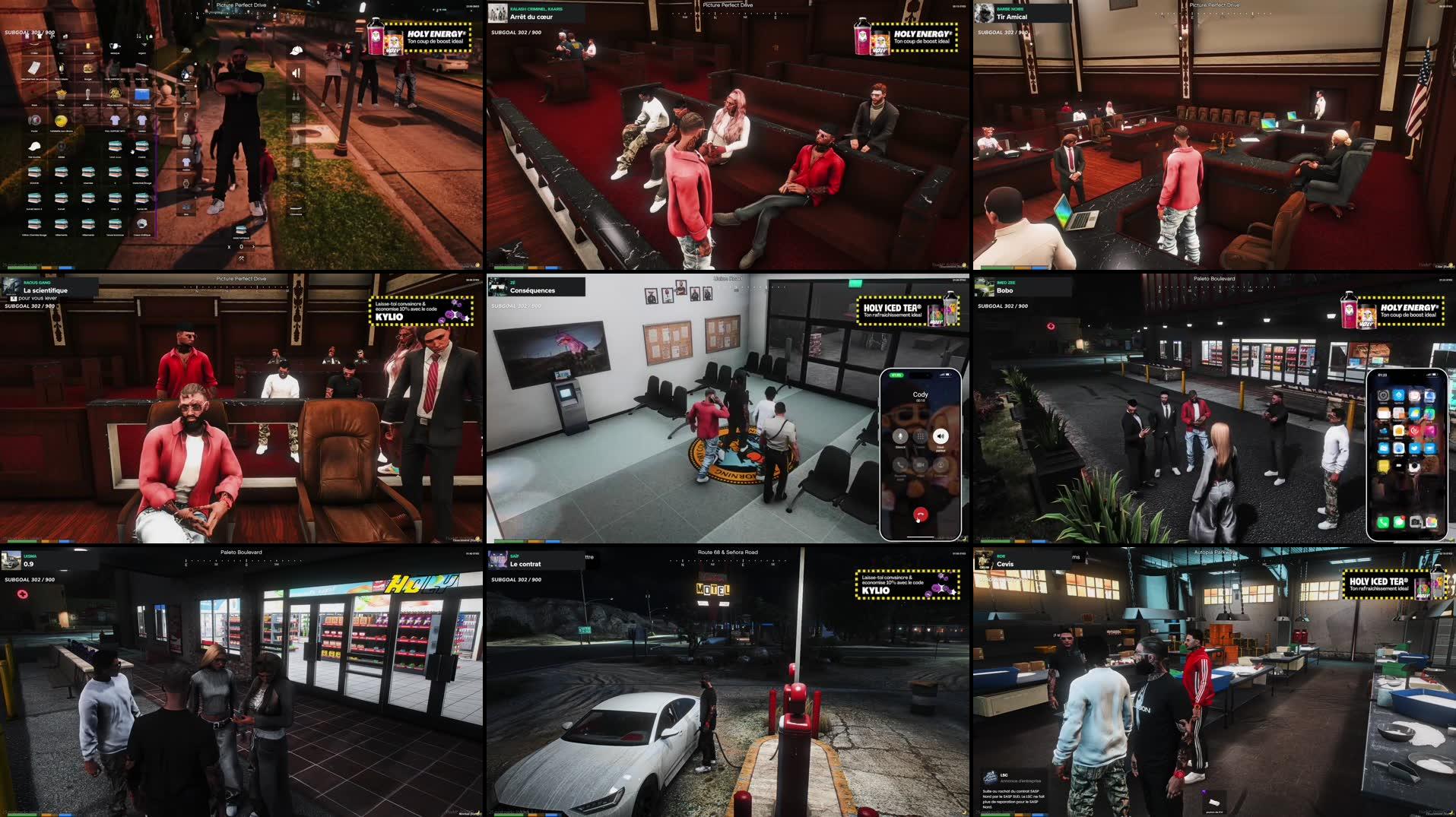Click the blue progress bar at the bottom left
Viewport: 1456px width, 817px height.
click(65, 268)
